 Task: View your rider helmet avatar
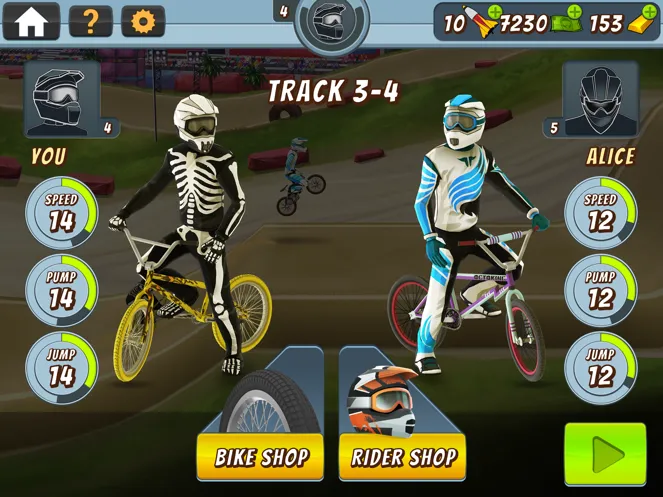[x=62, y=99]
